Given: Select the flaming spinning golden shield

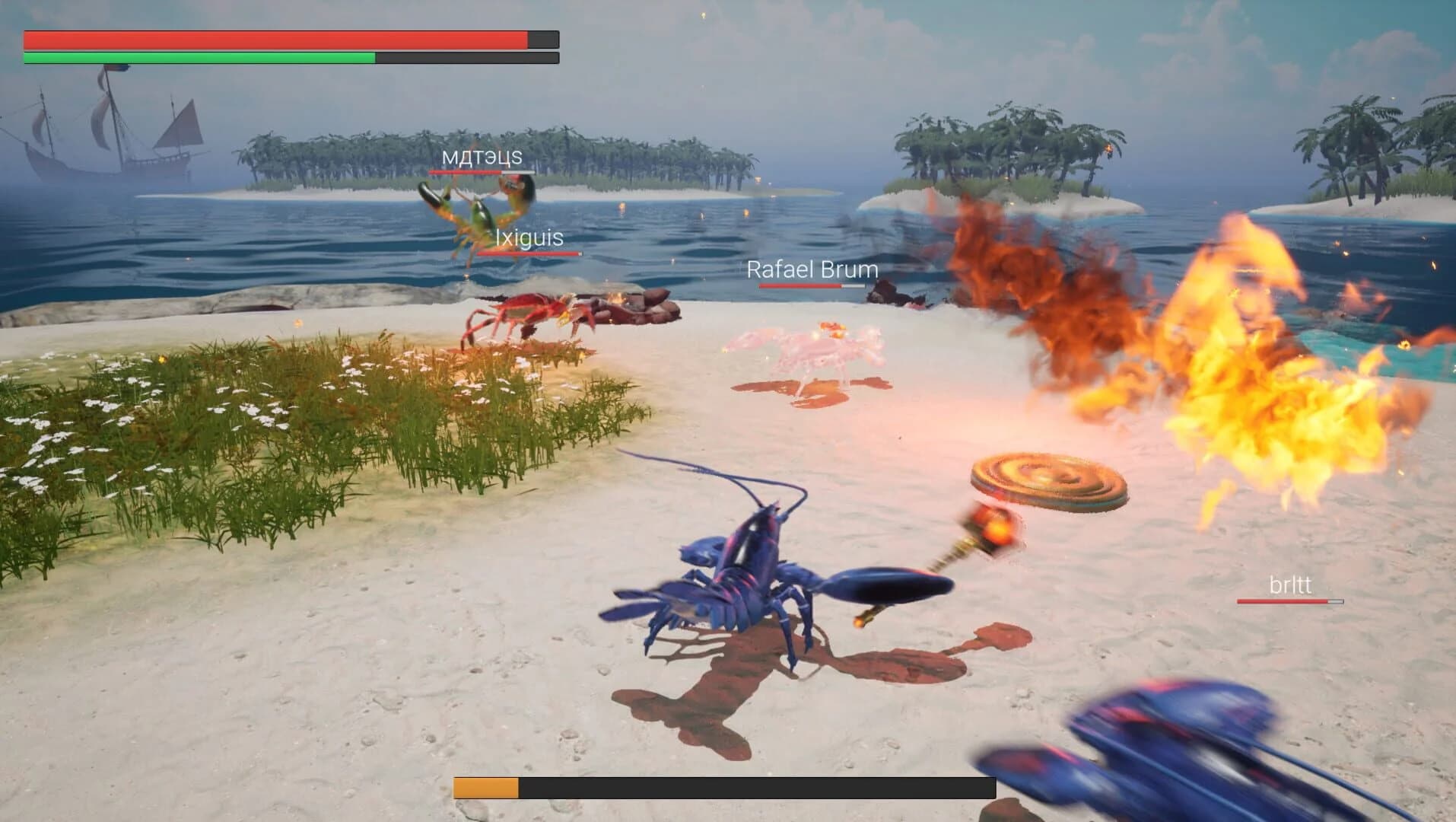Looking at the screenshot, I should pyautogui.click(x=1044, y=481).
